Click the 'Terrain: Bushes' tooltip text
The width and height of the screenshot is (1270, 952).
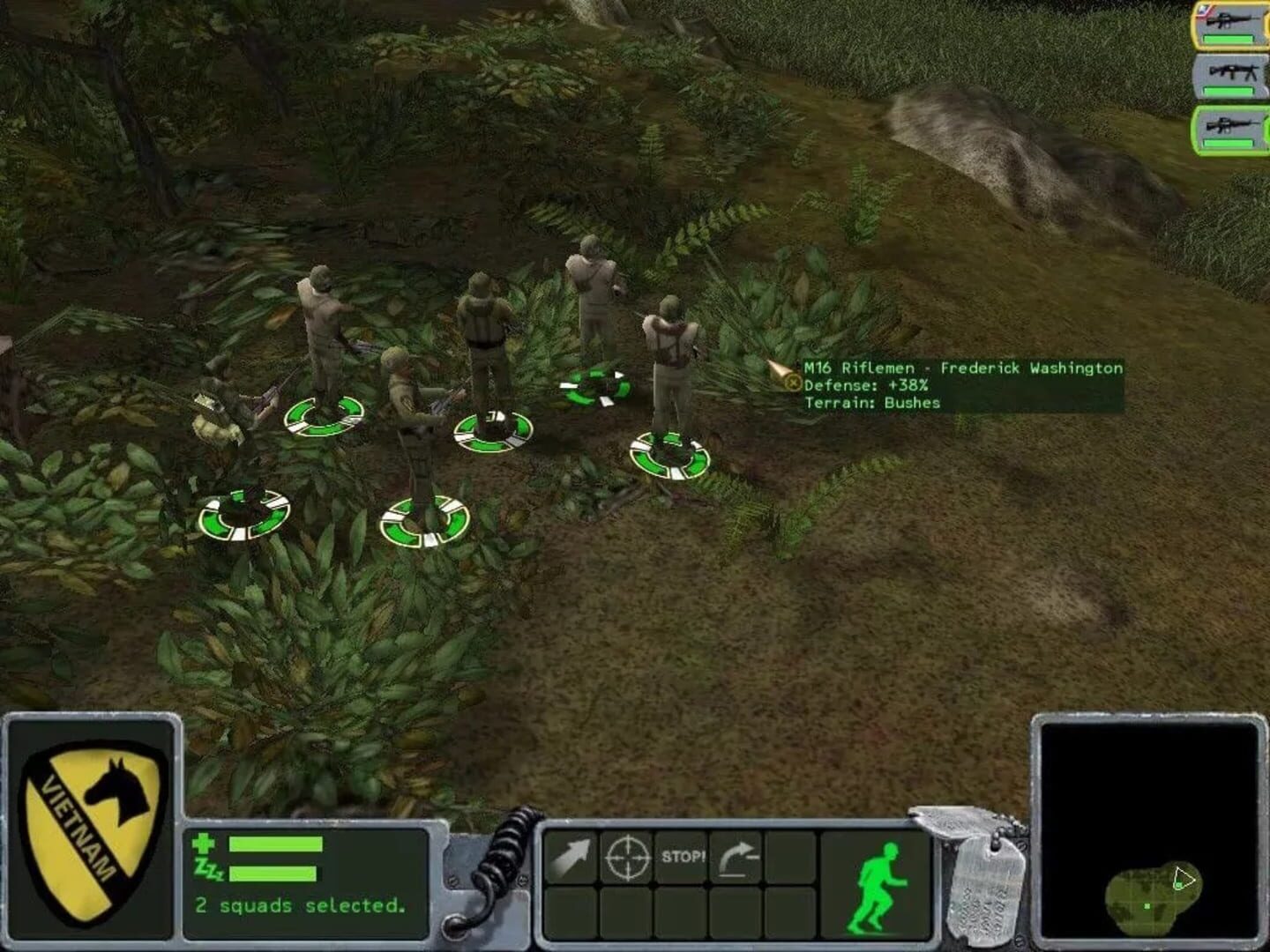point(871,401)
